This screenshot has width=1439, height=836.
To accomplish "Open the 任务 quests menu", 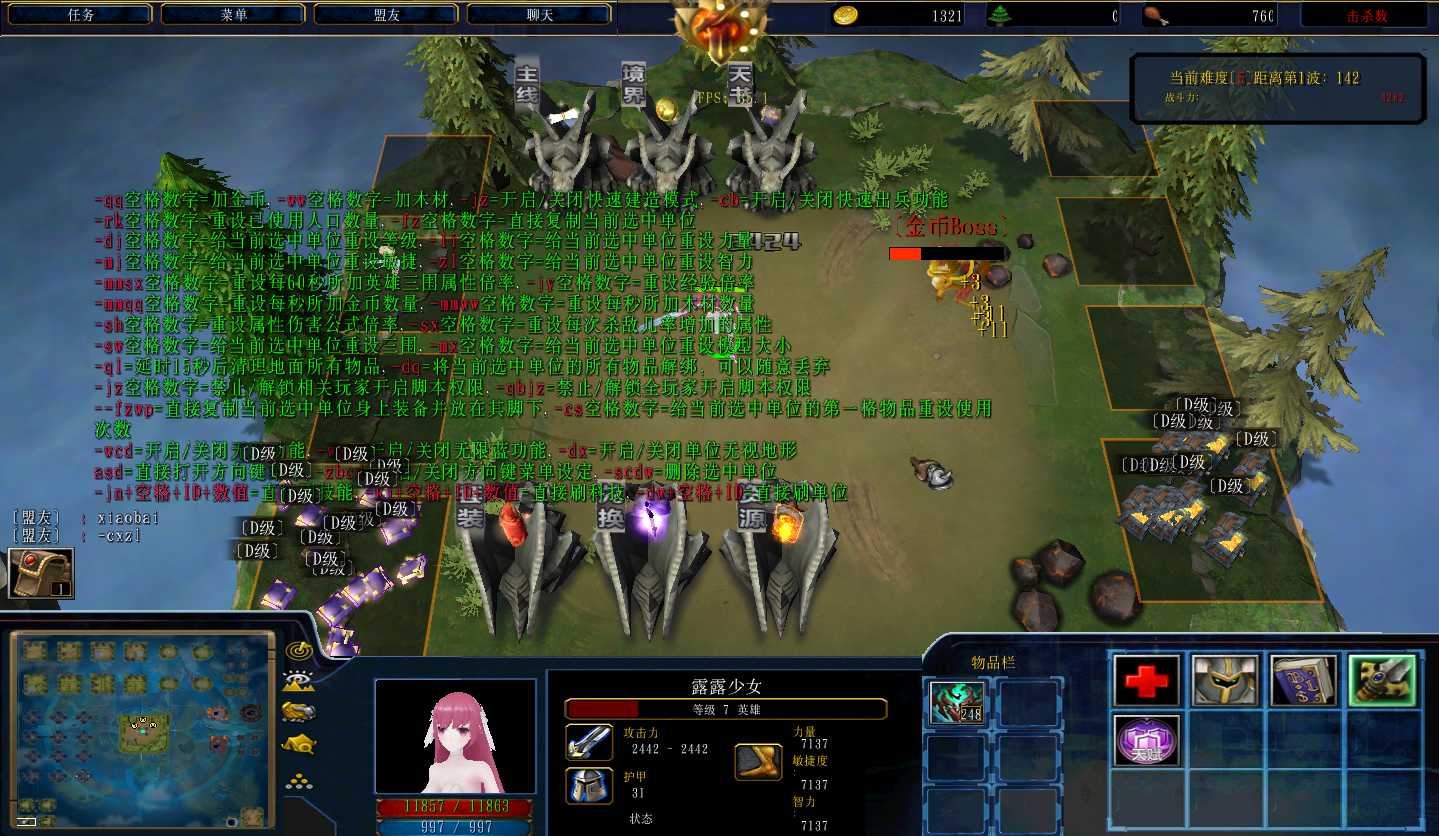I will [81, 15].
